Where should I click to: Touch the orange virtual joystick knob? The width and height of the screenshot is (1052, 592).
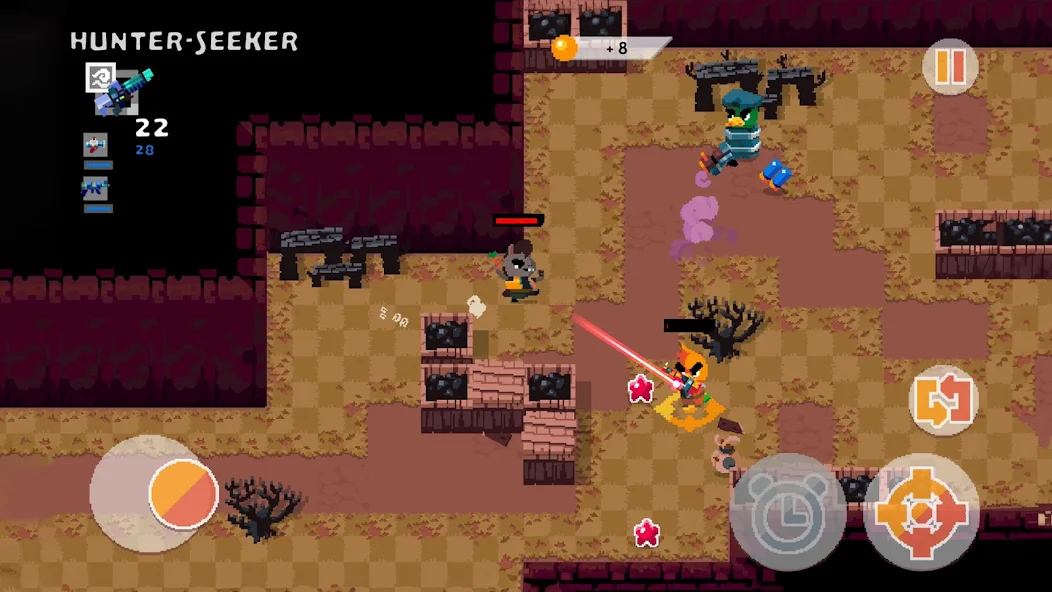184,493
